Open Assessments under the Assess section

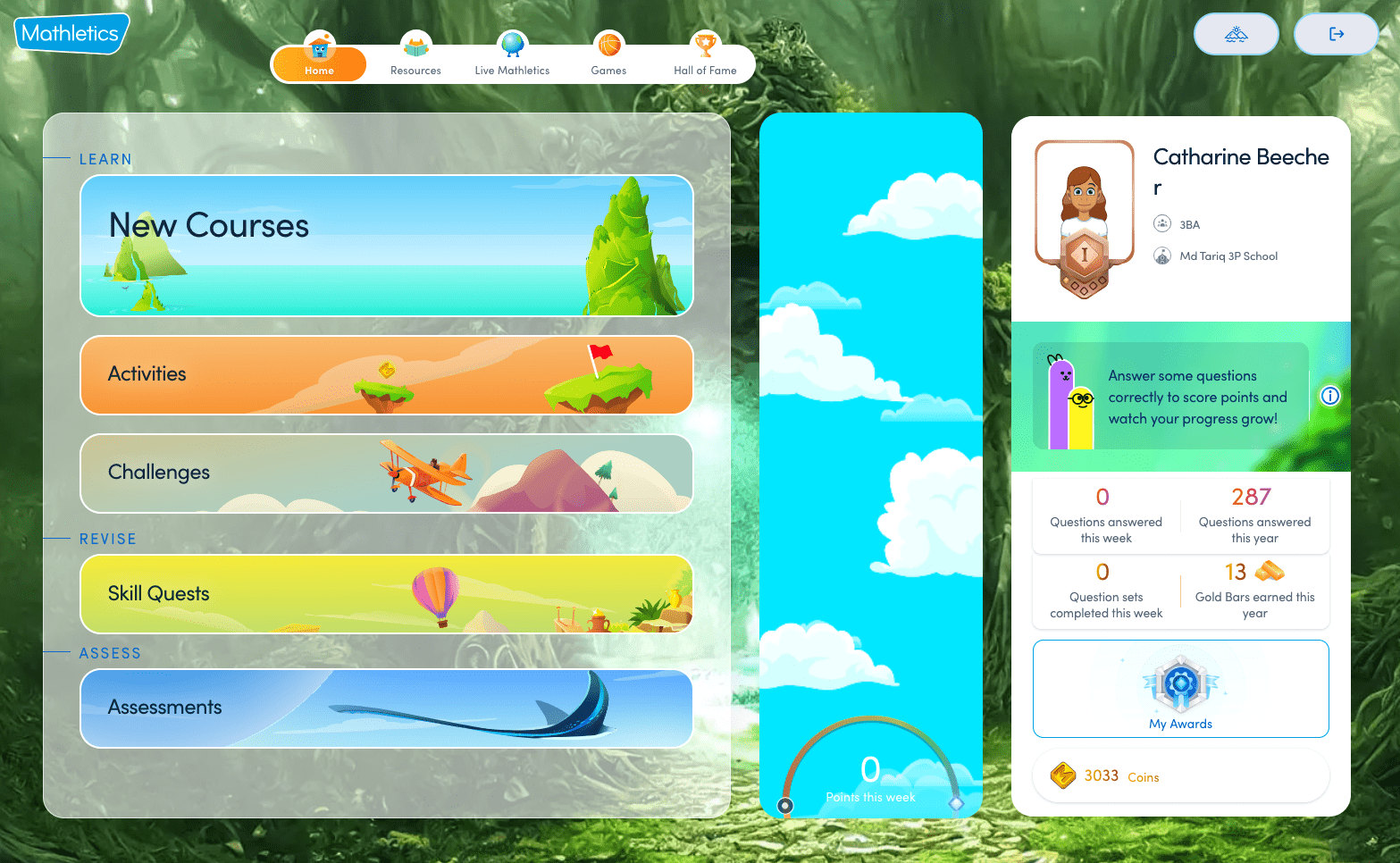pyautogui.click(x=386, y=708)
